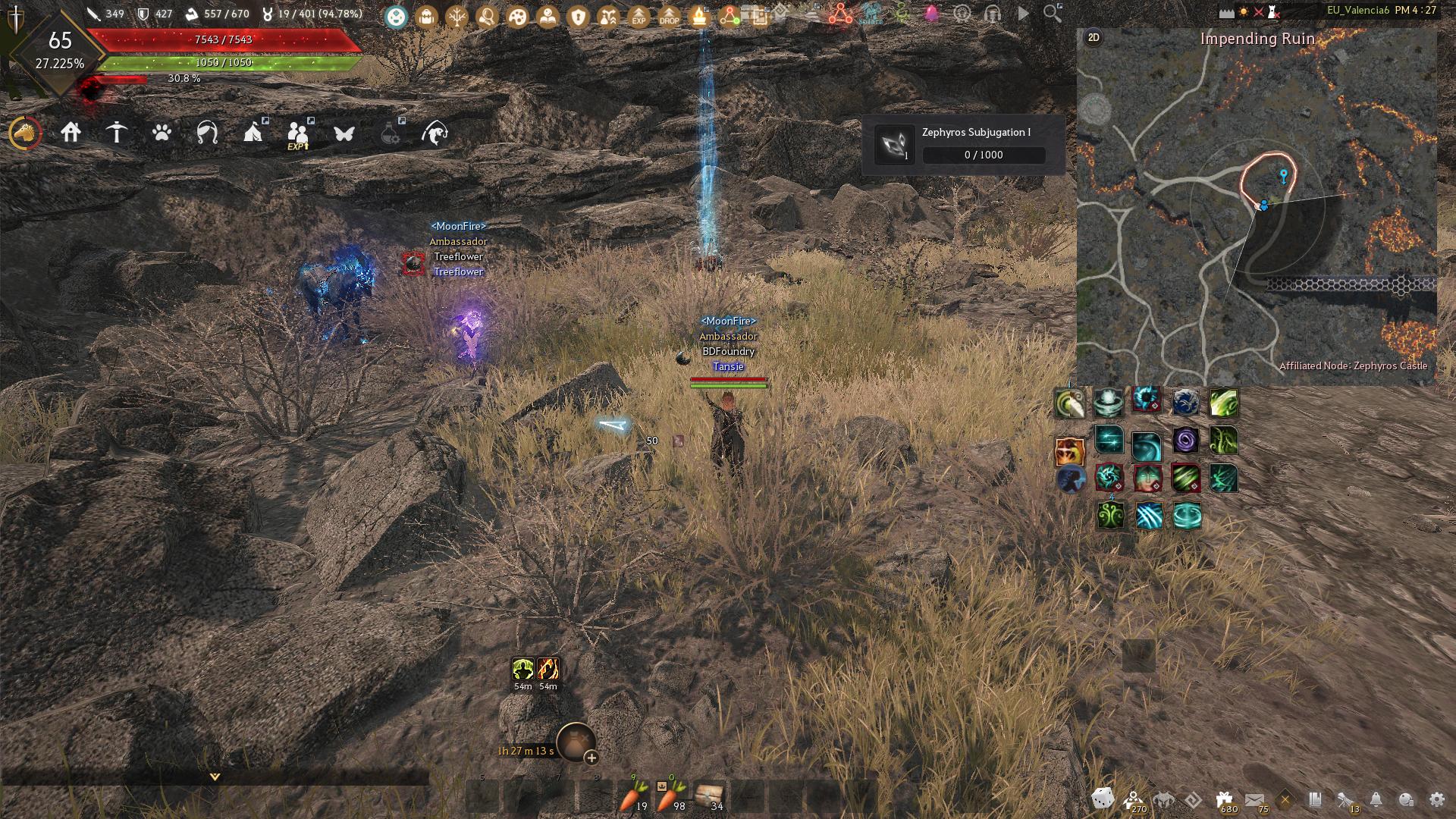
Task: Open the gear settings icon
Action: click(1436, 799)
